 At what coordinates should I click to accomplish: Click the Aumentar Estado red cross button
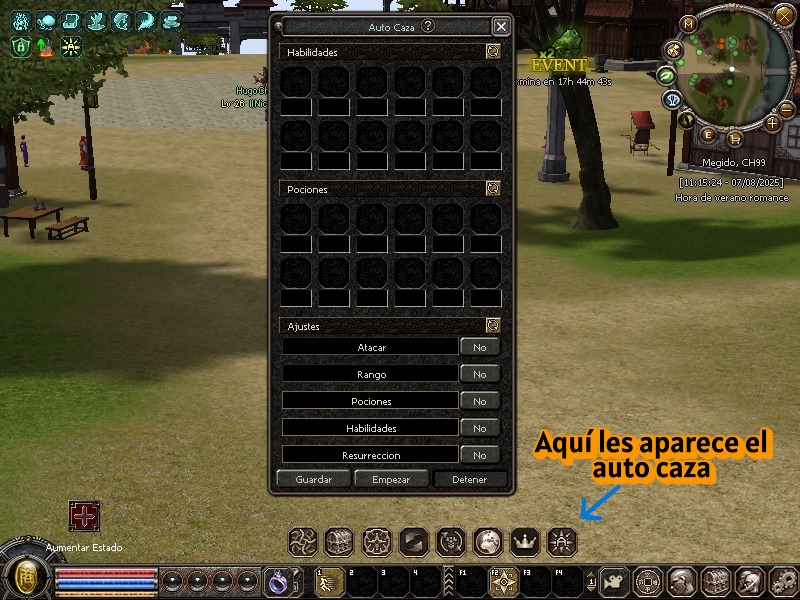tap(84, 516)
